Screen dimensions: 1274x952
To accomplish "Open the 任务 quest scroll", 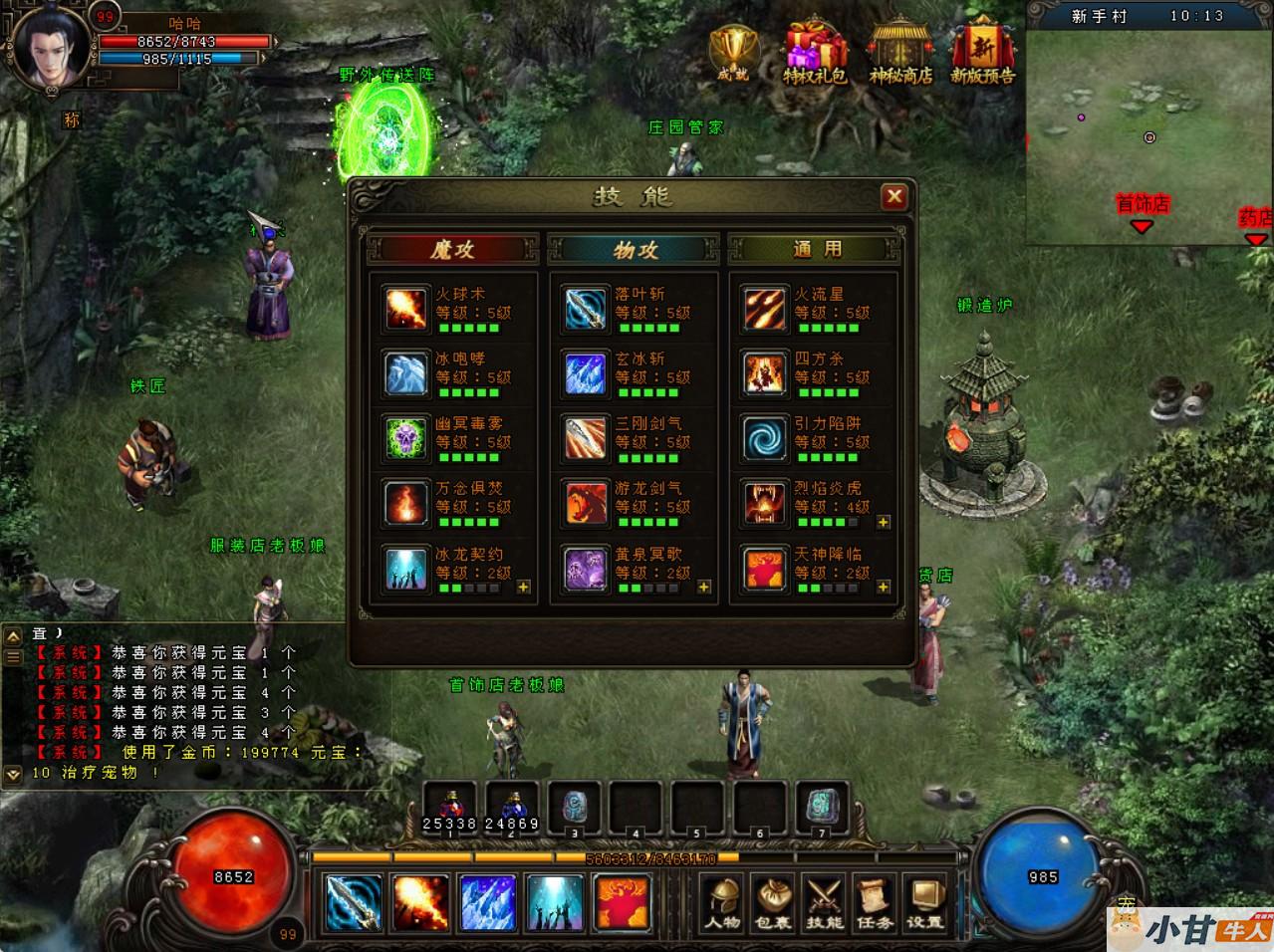I will click(874, 903).
